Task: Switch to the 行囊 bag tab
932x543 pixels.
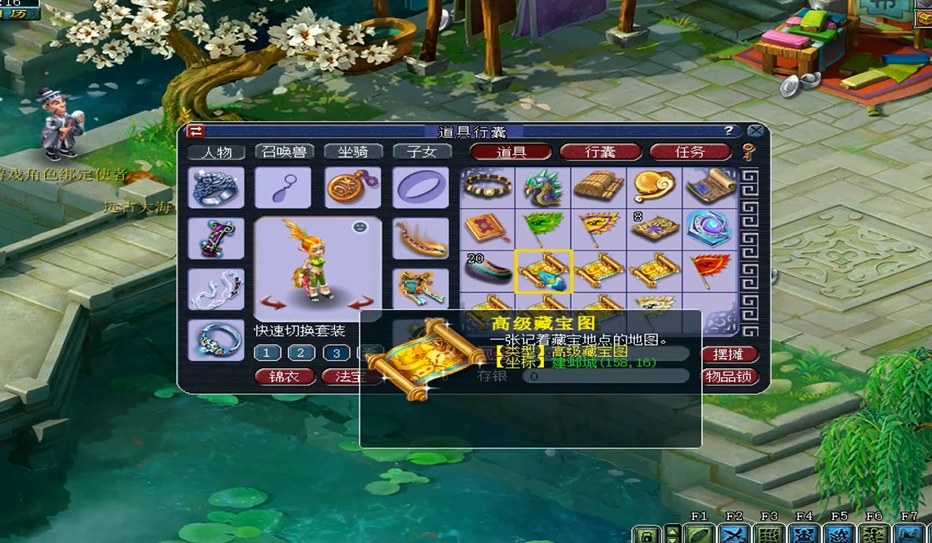Action: click(x=600, y=152)
